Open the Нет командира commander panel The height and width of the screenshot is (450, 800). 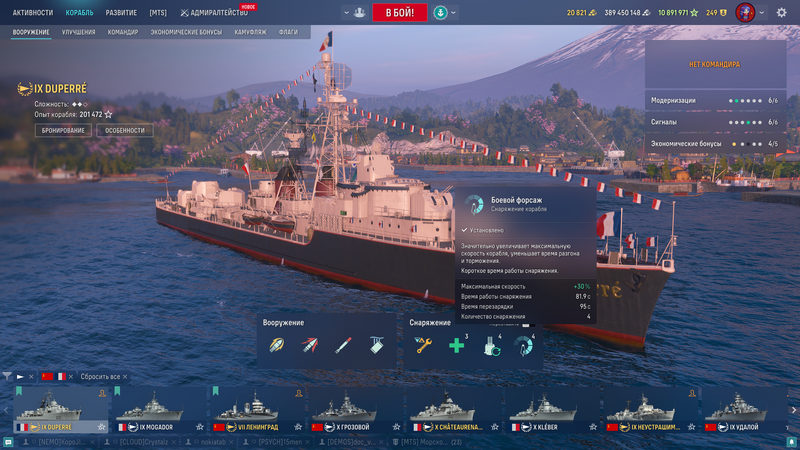(714, 64)
